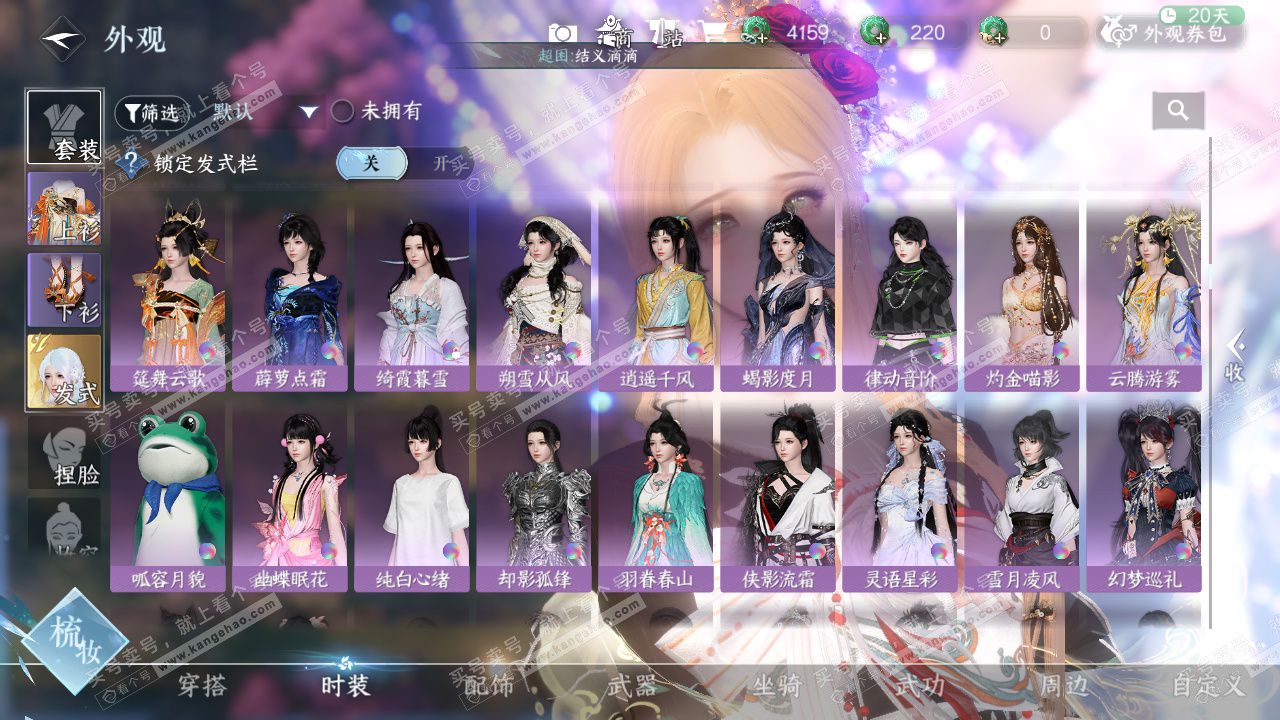Screen dimensions: 1280x720
Task: Open the magnifier search button
Action: point(1178,111)
